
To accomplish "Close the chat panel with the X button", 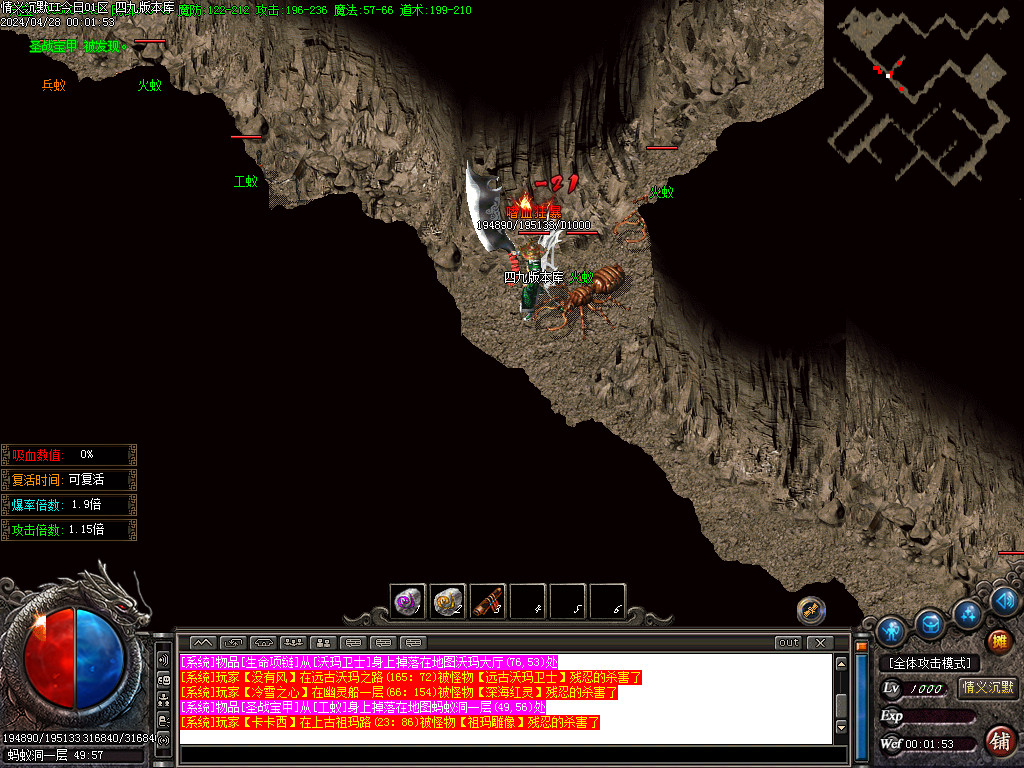I will tap(820, 642).
